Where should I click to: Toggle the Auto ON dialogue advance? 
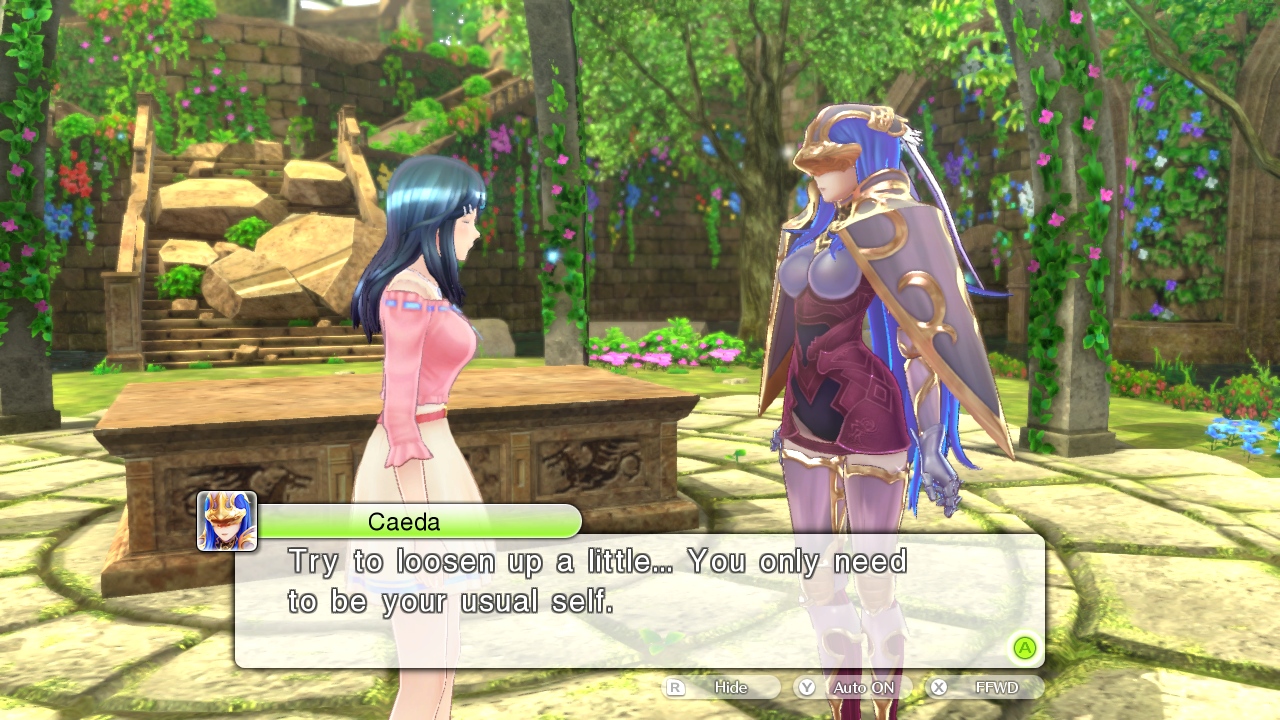853,687
